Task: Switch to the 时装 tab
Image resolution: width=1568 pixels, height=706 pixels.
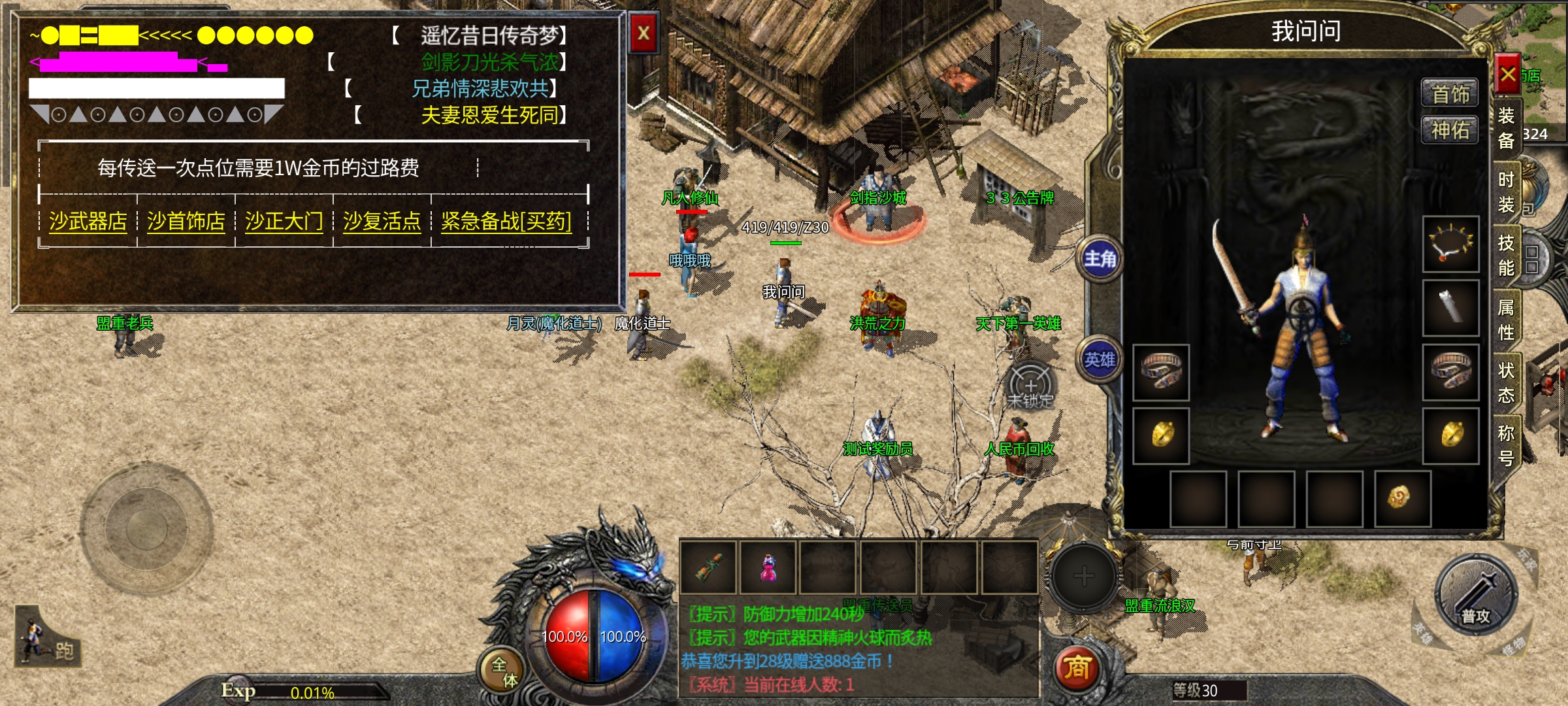Action: 1507,192
